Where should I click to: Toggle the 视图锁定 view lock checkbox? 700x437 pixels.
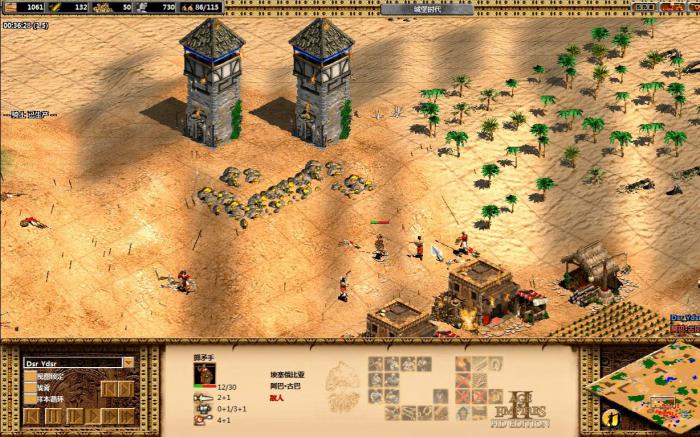pyautogui.click(x=30, y=377)
